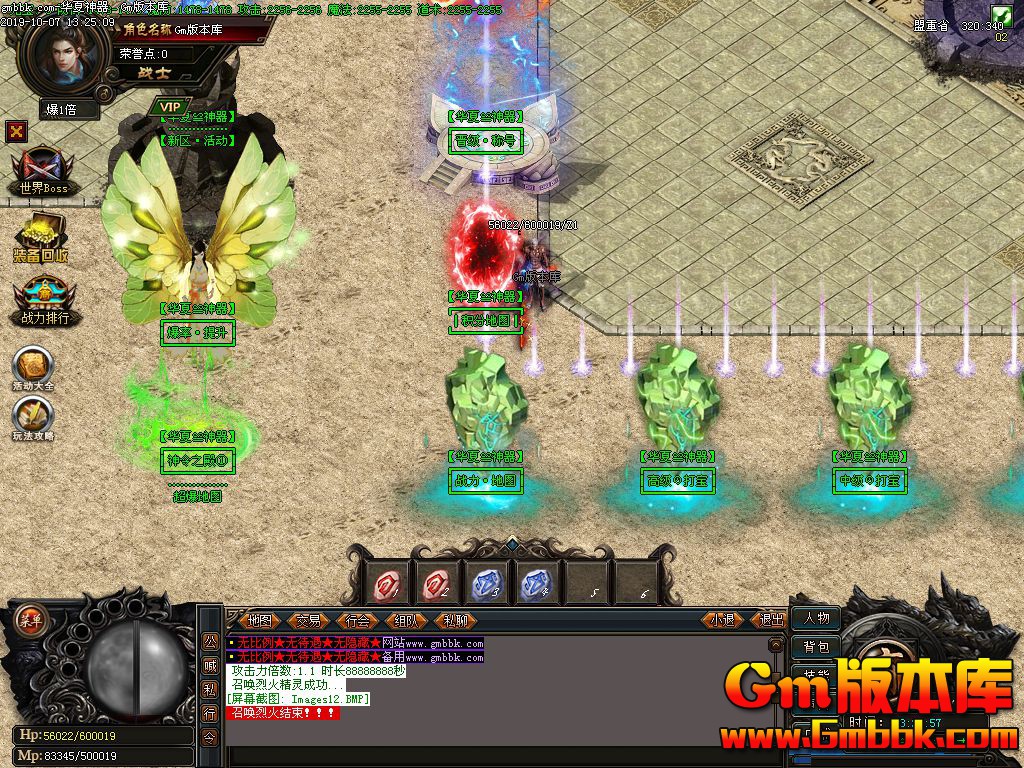Open the 行会 guild button

point(357,620)
